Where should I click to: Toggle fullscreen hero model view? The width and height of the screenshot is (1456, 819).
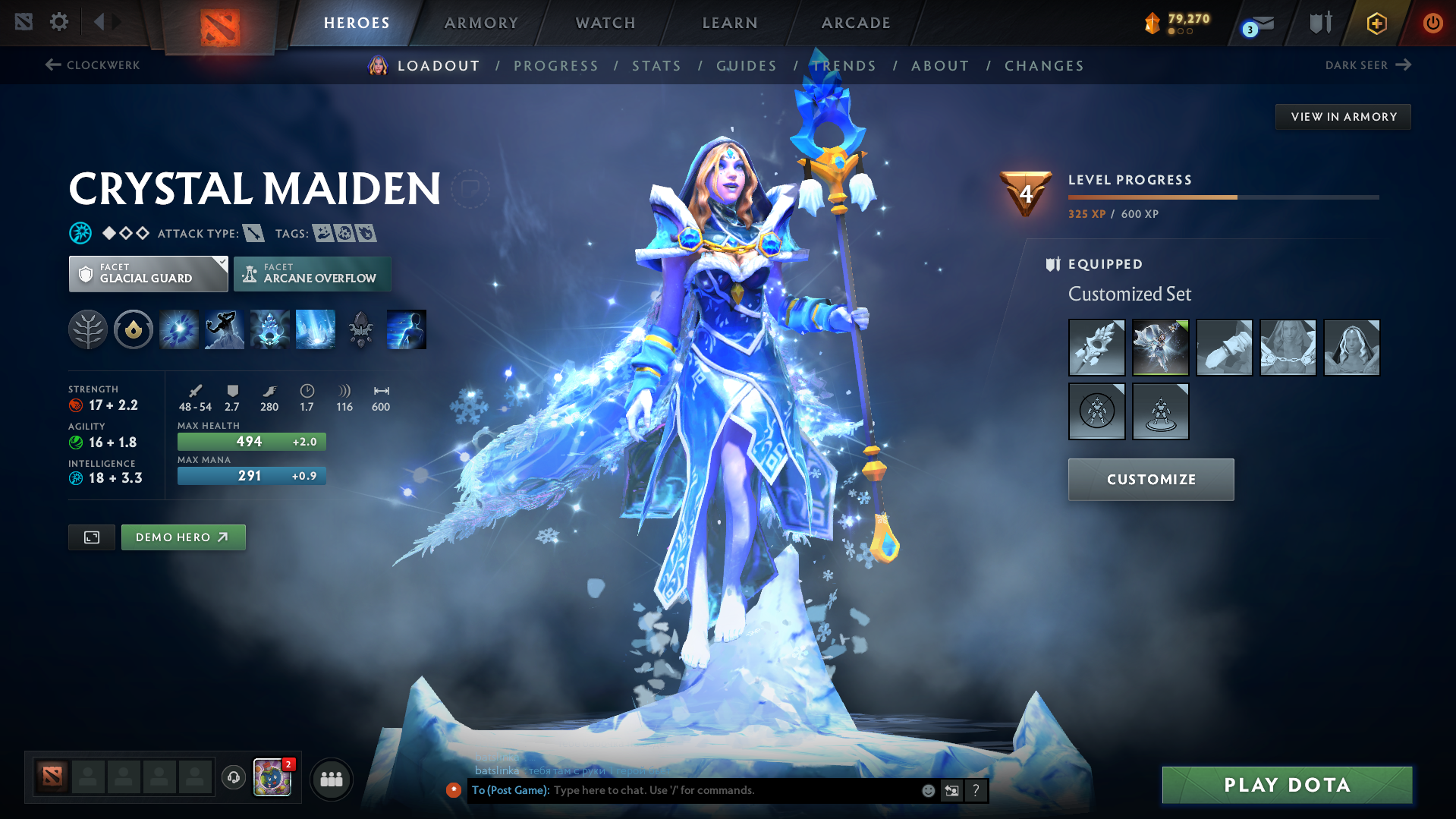[x=92, y=537]
